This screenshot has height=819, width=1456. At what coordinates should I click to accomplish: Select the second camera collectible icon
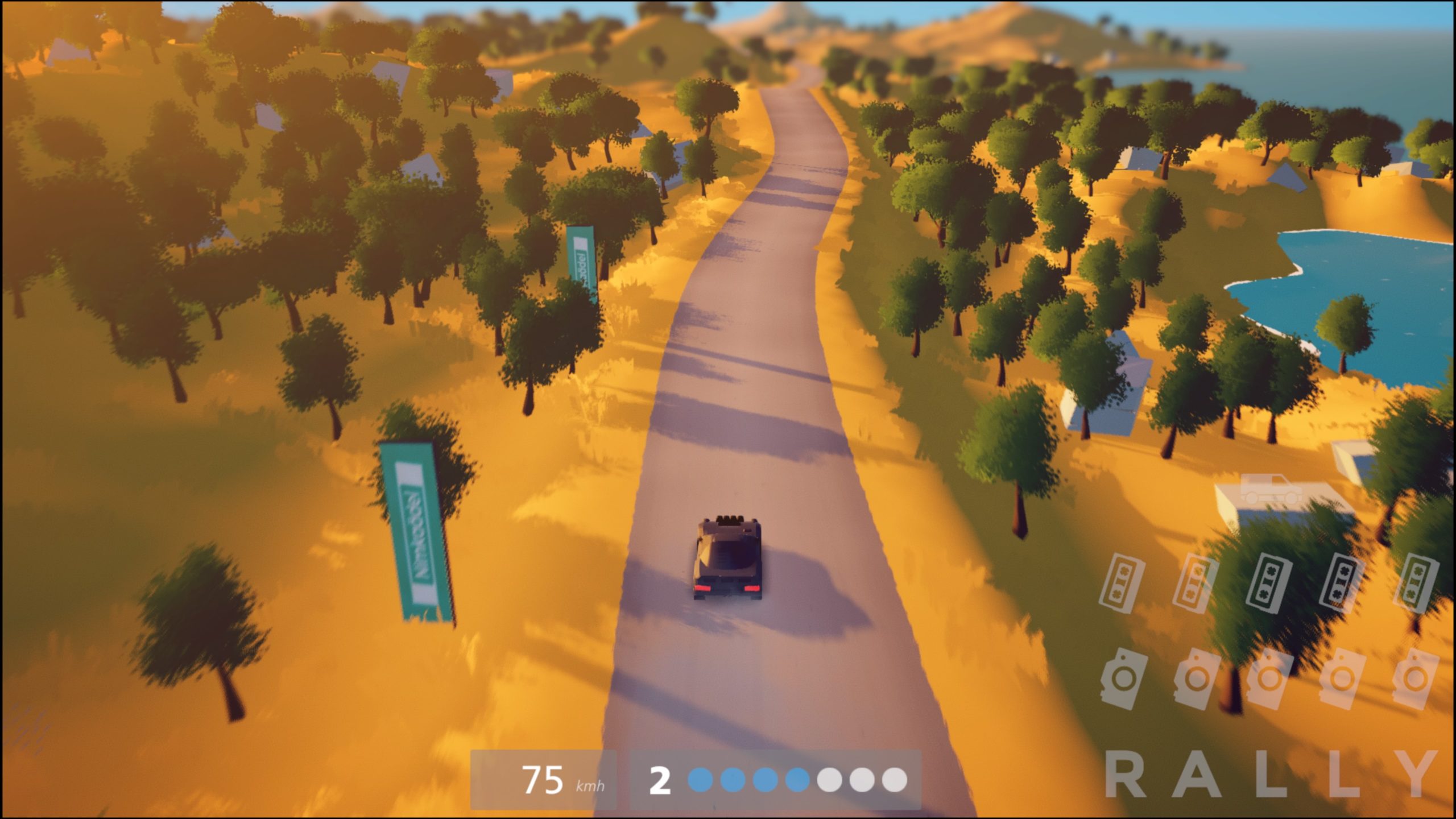[x=1195, y=678]
